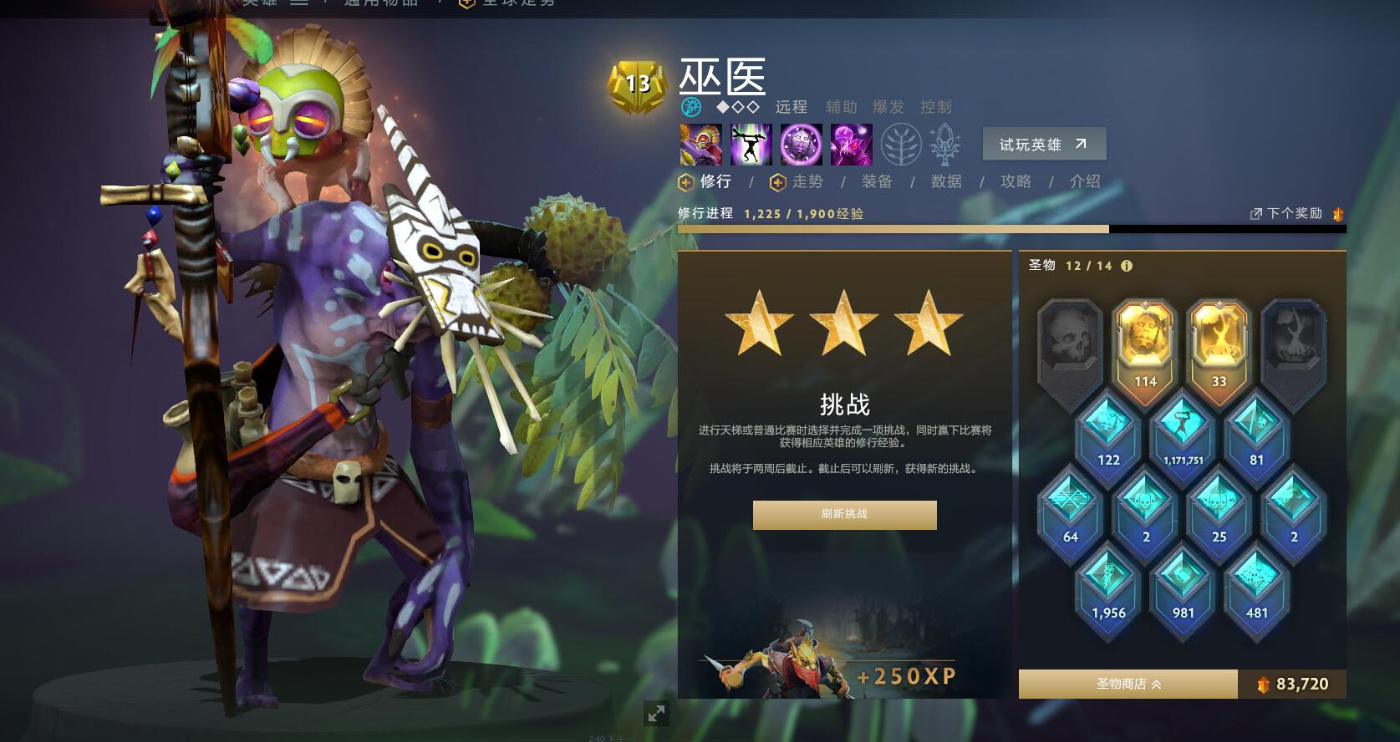
Task: Open the Maledict purple ring ability icon
Action: [800, 143]
